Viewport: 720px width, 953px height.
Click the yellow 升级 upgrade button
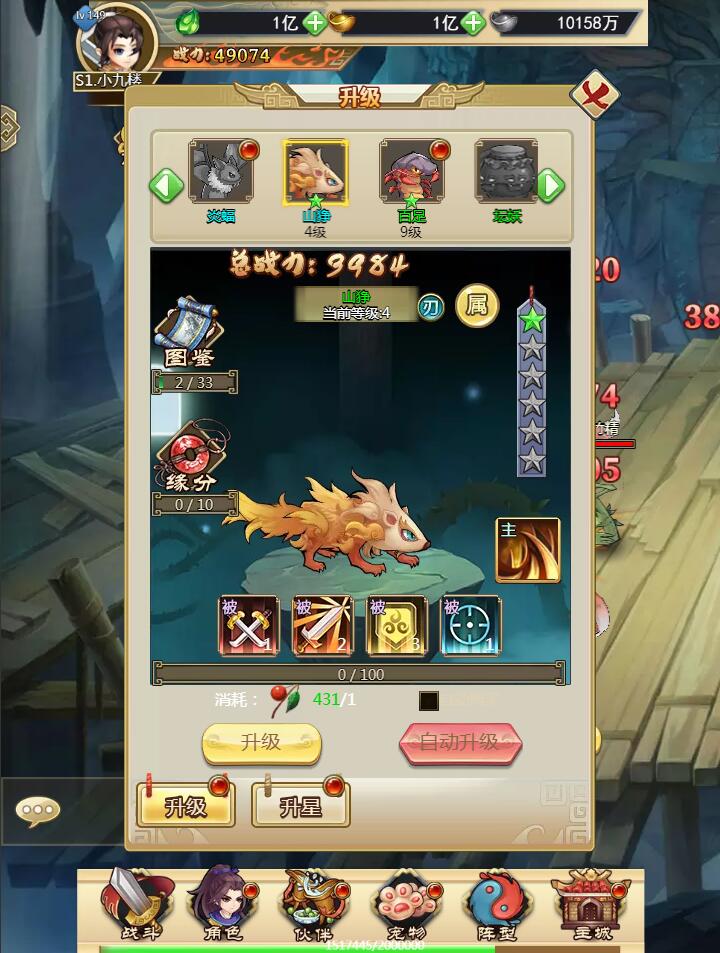[261, 743]
